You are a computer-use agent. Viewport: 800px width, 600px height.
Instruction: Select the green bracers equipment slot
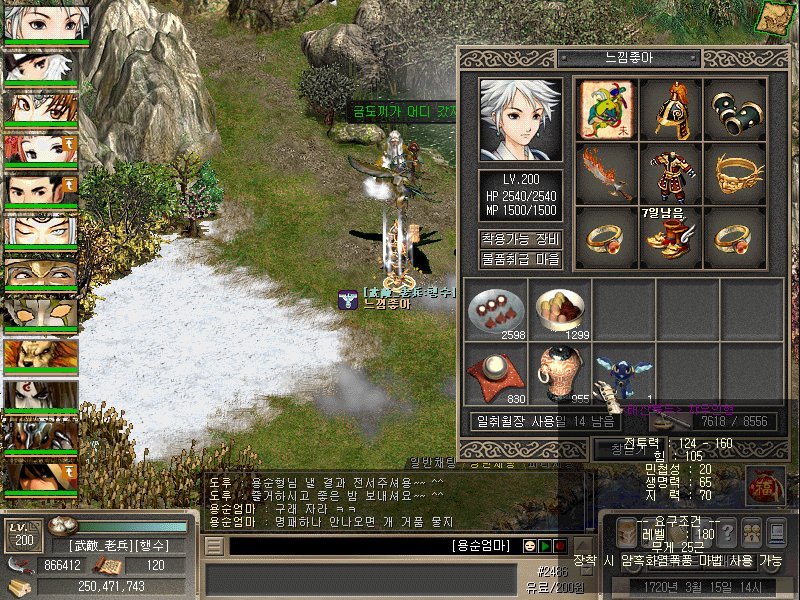735,109
